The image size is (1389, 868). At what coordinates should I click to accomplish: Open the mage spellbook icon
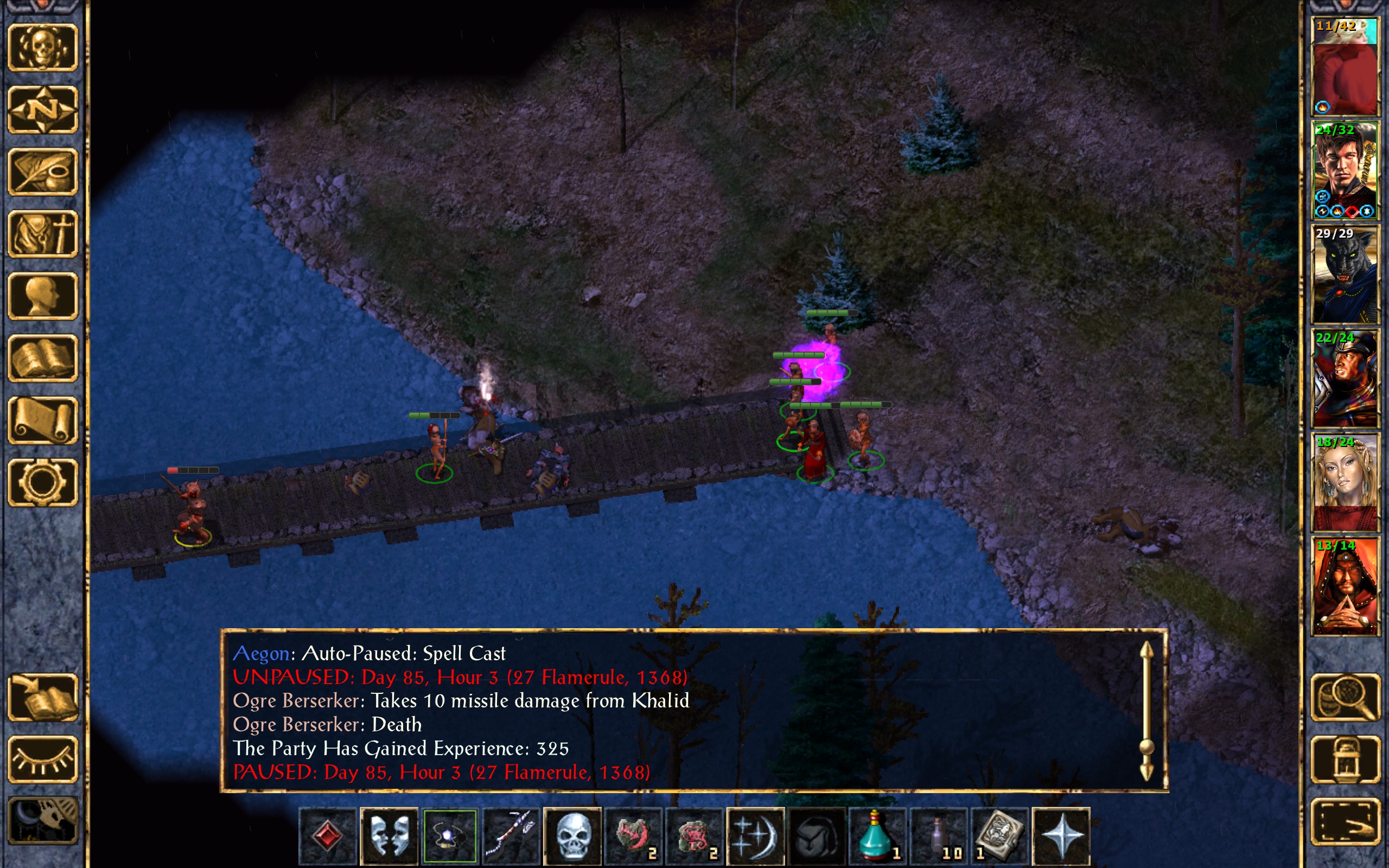click(42, 358)
